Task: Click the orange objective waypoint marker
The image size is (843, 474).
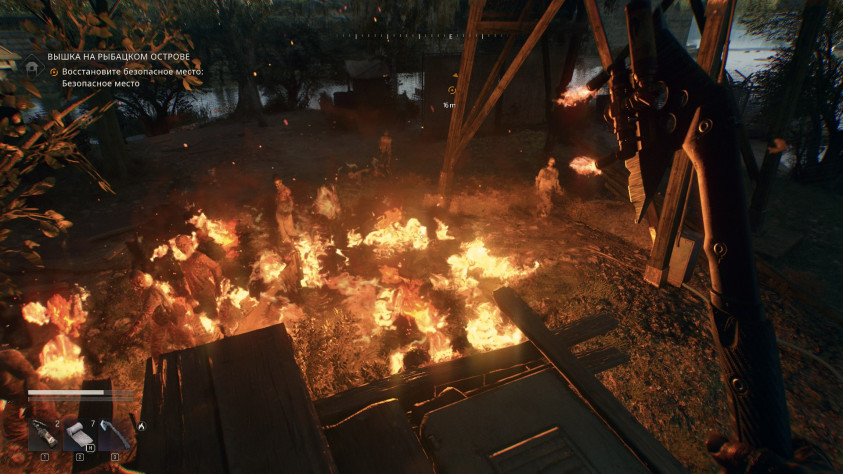Action: [x=452, y=90]
